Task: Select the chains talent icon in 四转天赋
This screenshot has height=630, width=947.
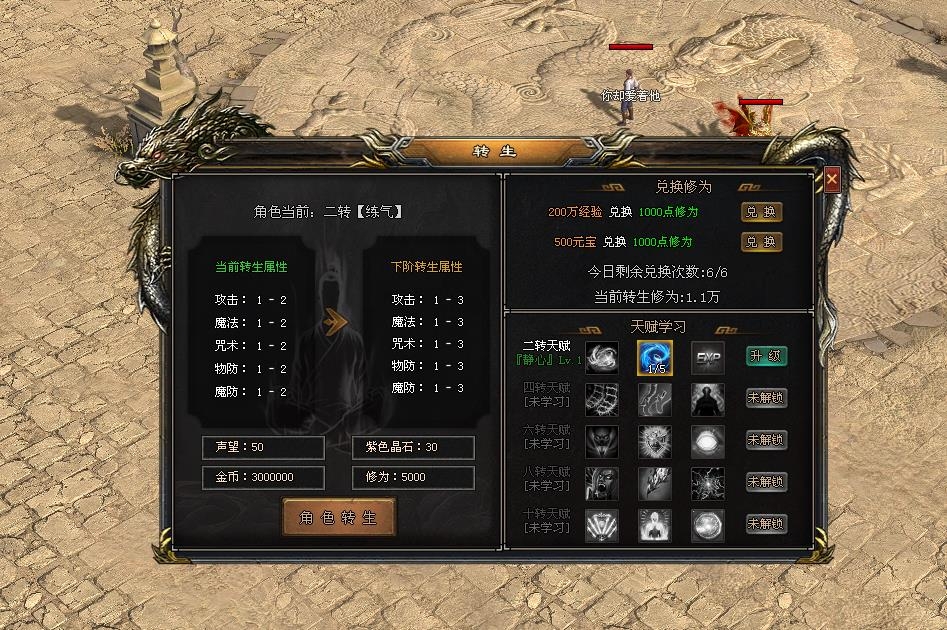Action: [601, 399]
